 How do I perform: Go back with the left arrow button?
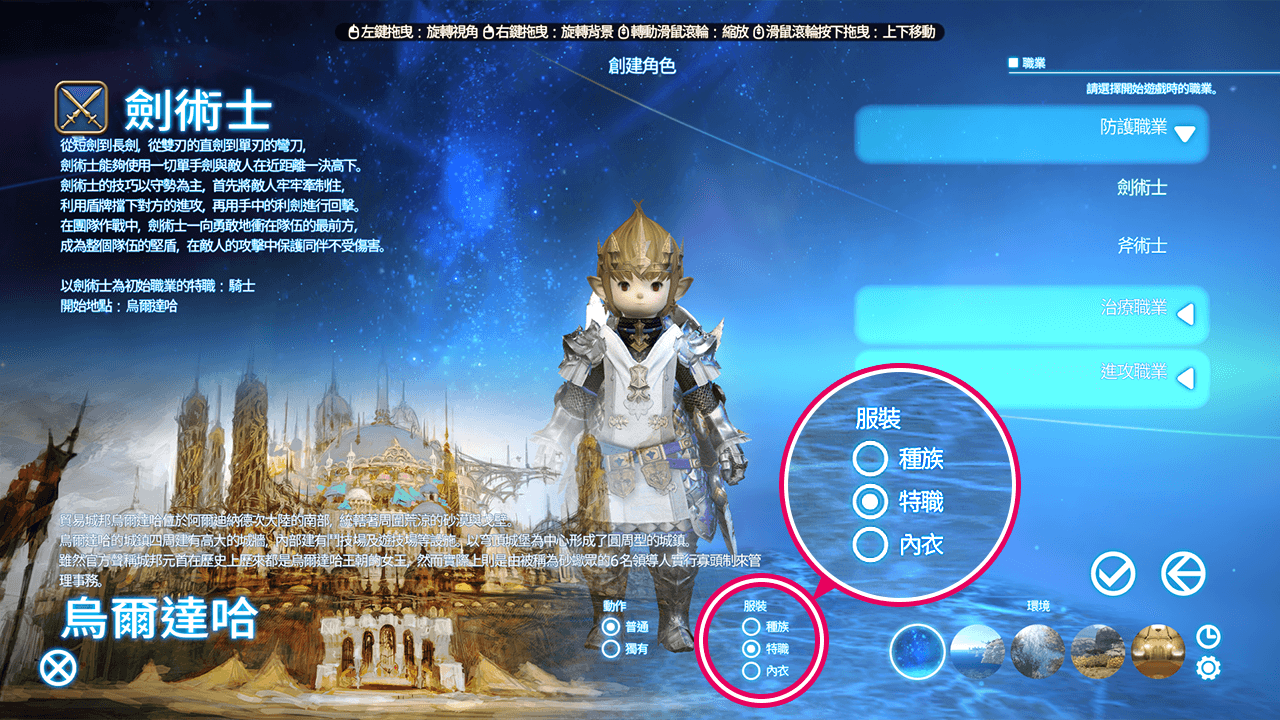click(1183, 574)
